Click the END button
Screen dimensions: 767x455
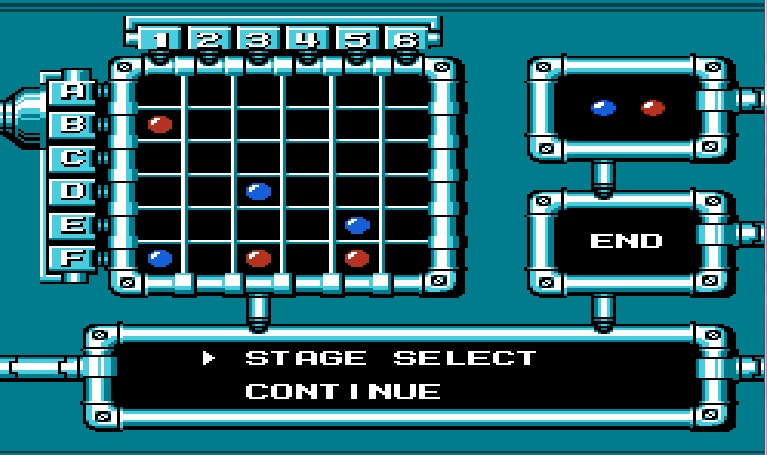[x=626, y=241]
